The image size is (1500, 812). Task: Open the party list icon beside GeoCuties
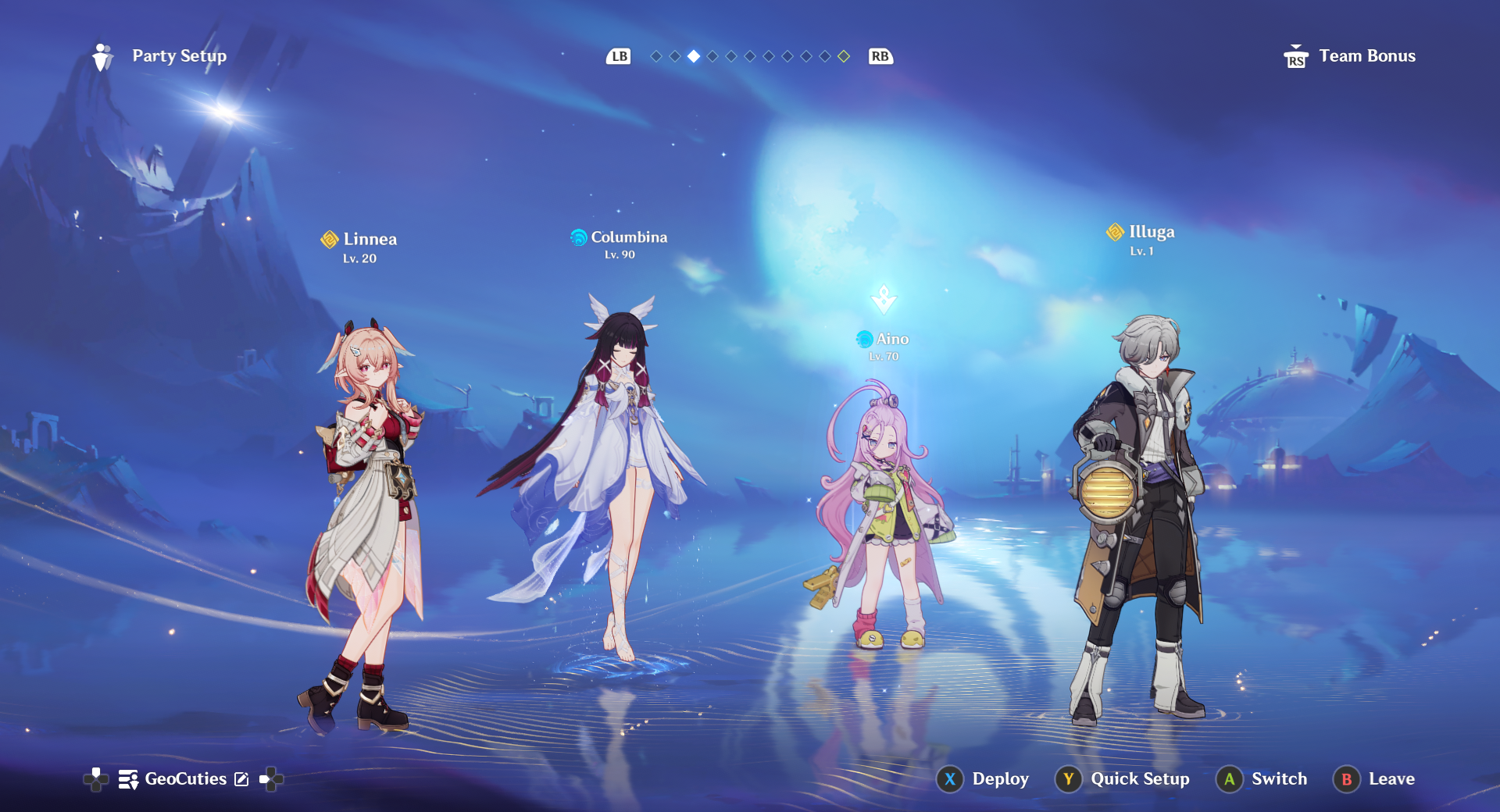pyautogui.click(x=128, y=779)
